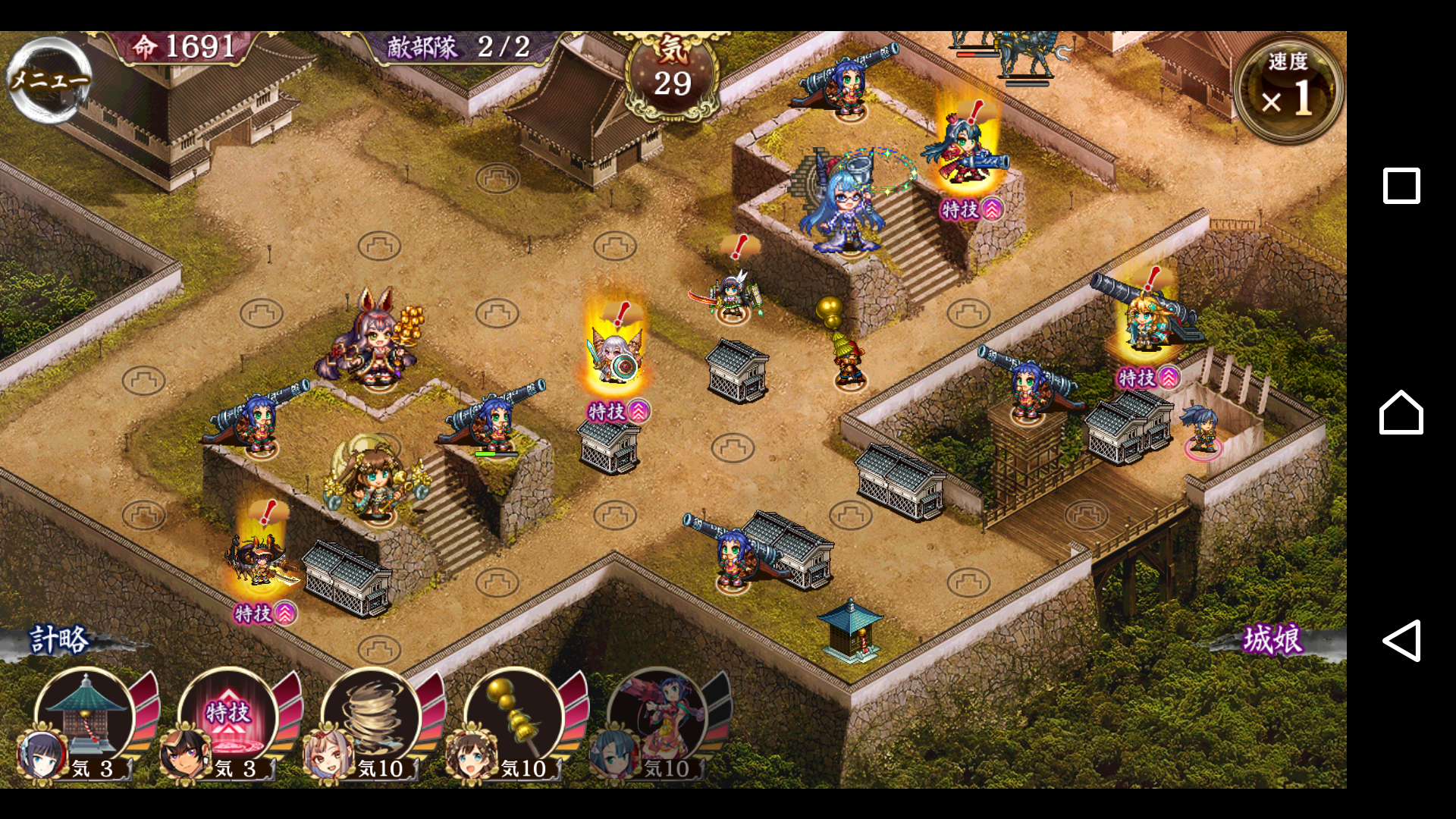Trigger 特技 badge below the shield-bearing fox girl

[619, 412]
